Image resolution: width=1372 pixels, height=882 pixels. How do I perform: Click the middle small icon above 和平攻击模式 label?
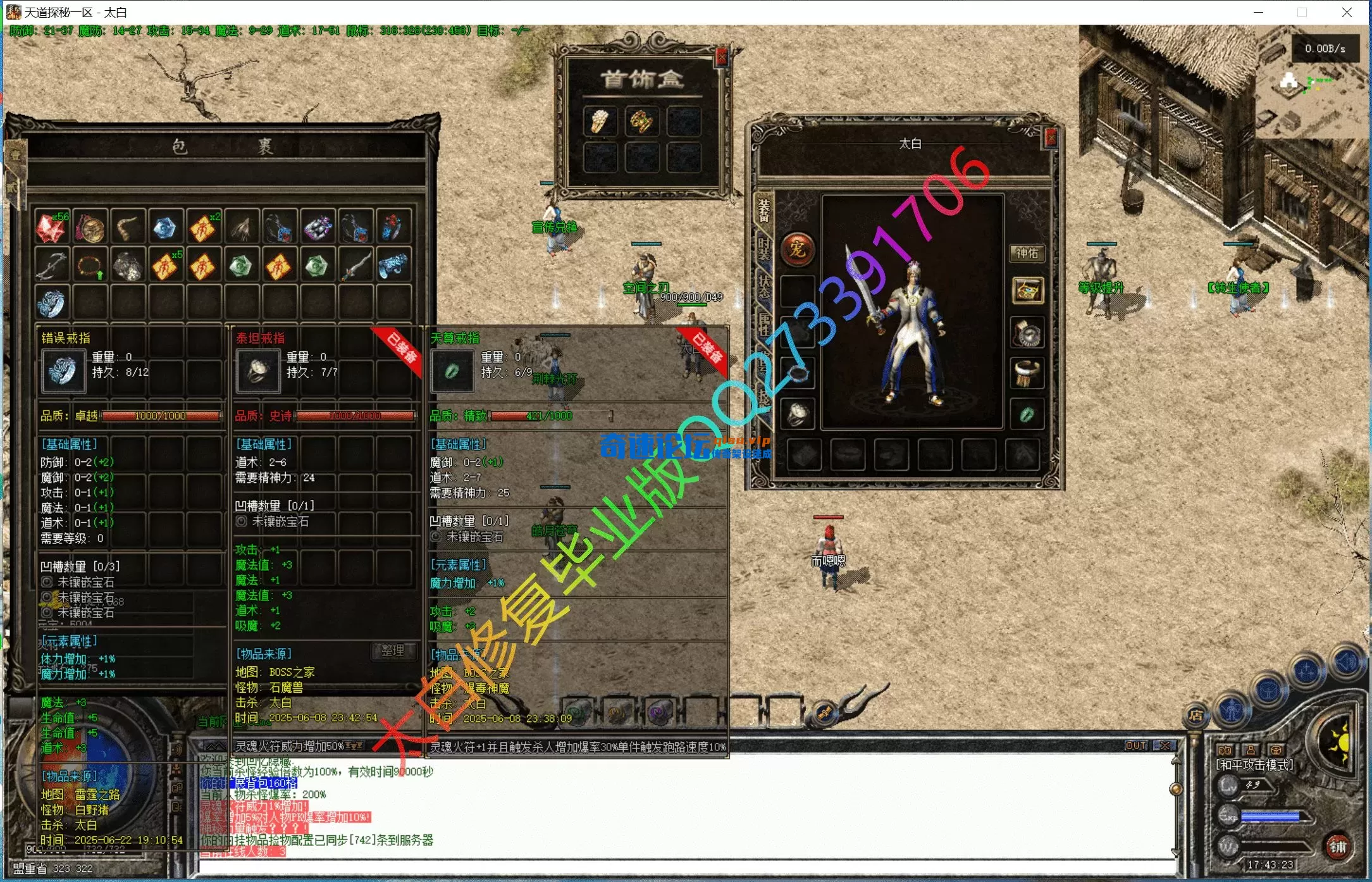[x=1249, y=750]
